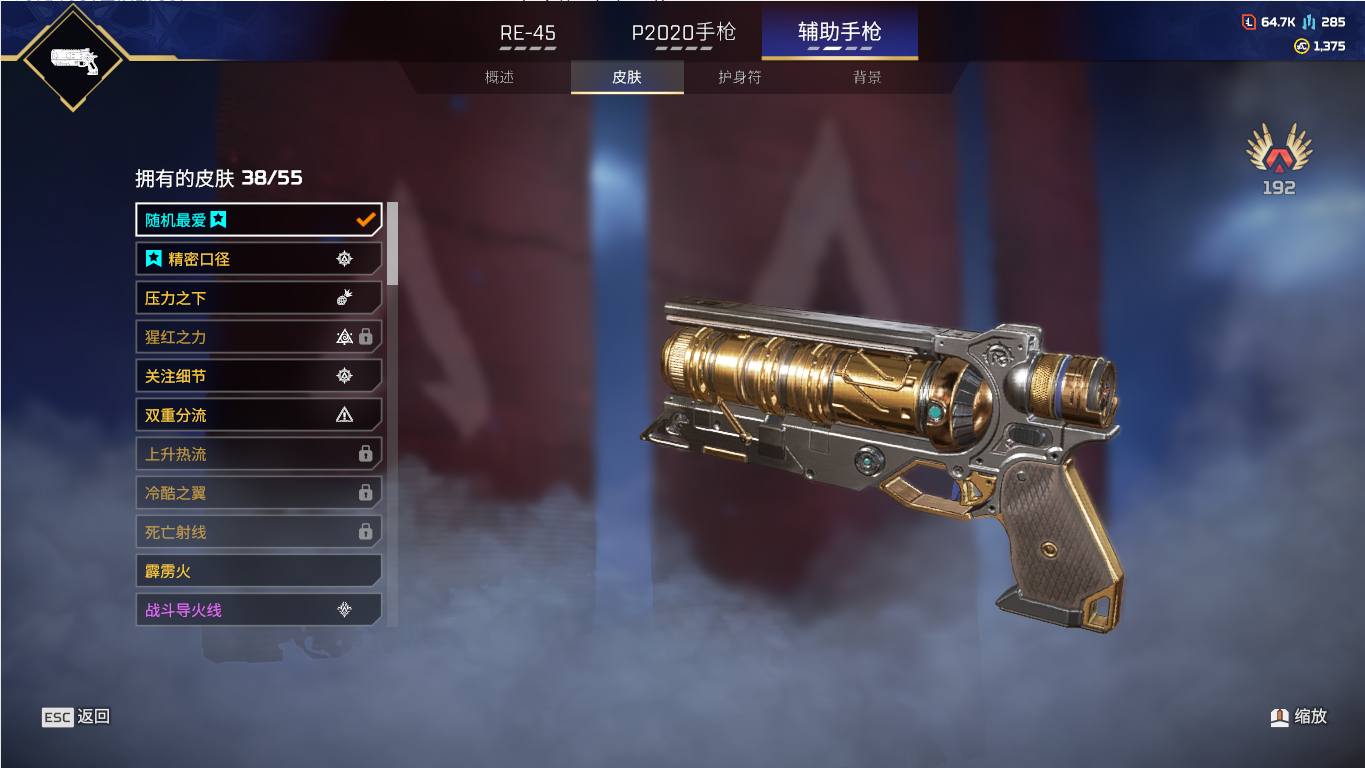Viewport: 1365px width, 768px height.
Task: Switch to the RE-45 weapon tab
Action: (x=528, y=33)
